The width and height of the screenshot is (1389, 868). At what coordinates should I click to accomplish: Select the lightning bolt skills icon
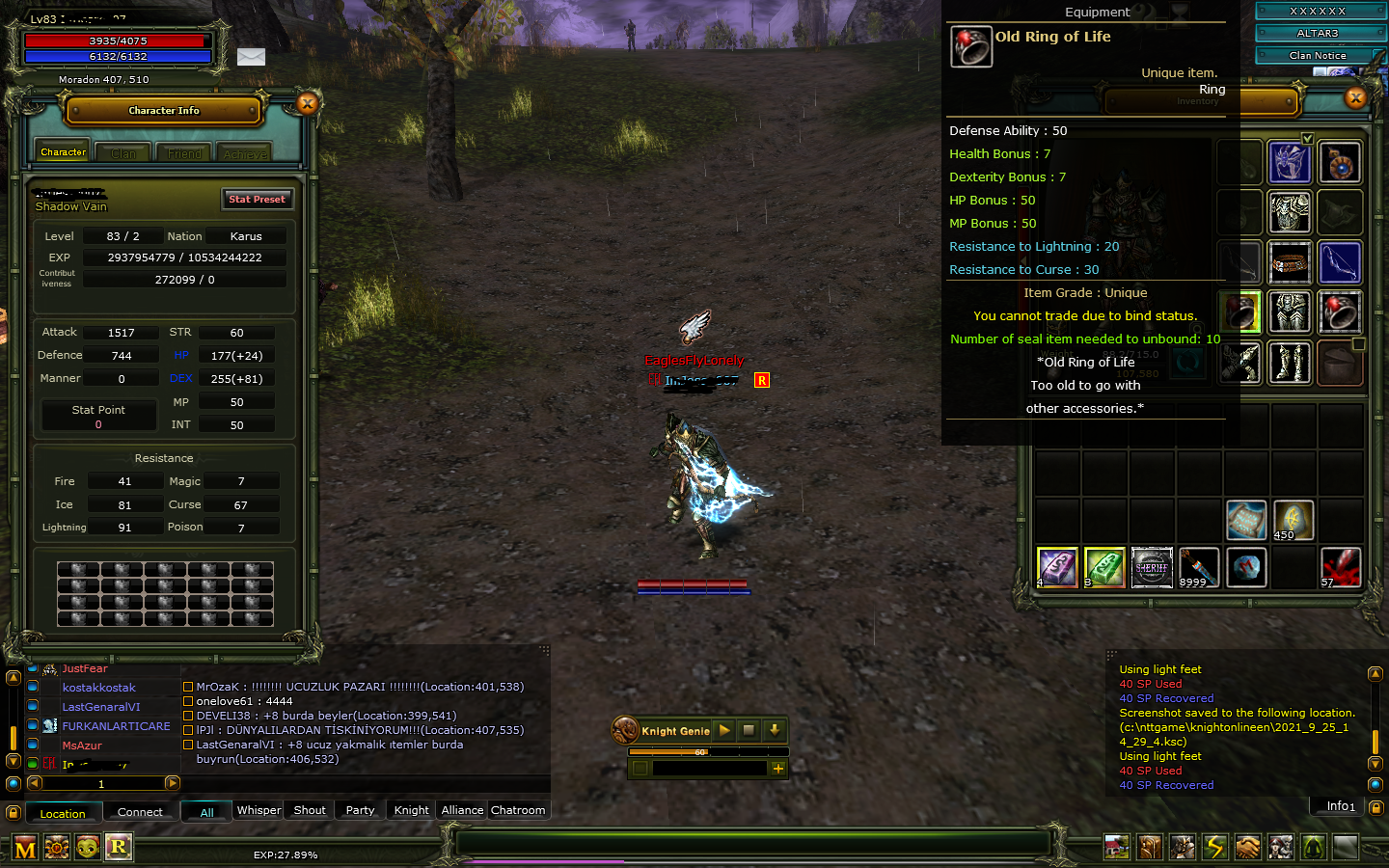click(1214, 847)
